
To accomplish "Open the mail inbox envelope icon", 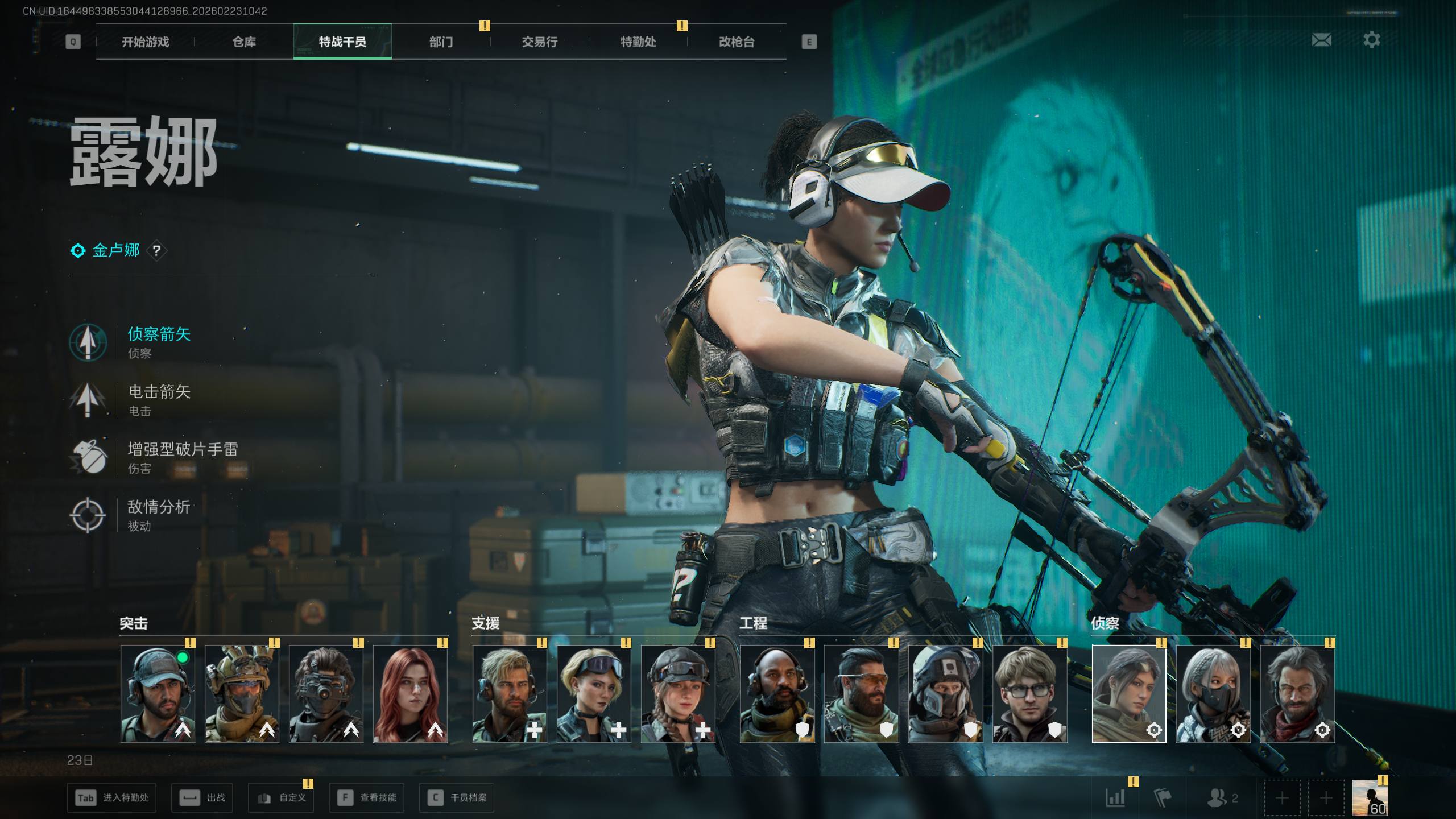I will (1321, 40).
